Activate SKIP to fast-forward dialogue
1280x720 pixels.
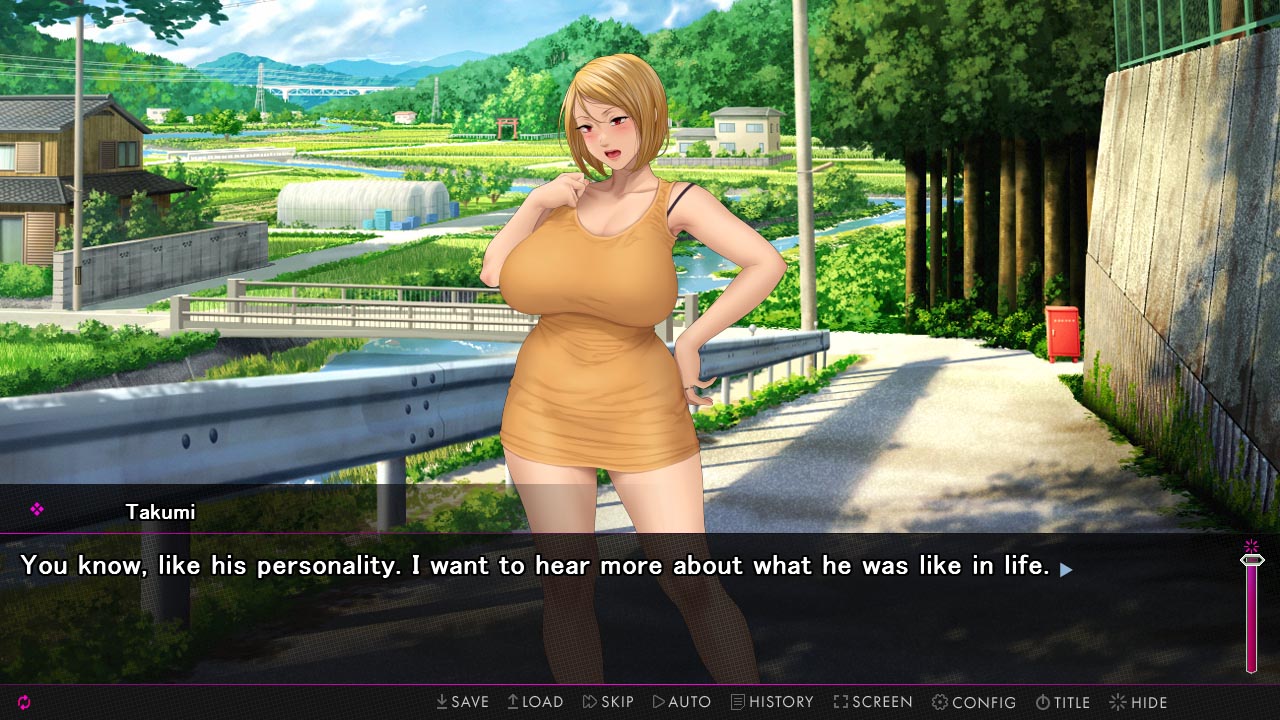point(608,702)
